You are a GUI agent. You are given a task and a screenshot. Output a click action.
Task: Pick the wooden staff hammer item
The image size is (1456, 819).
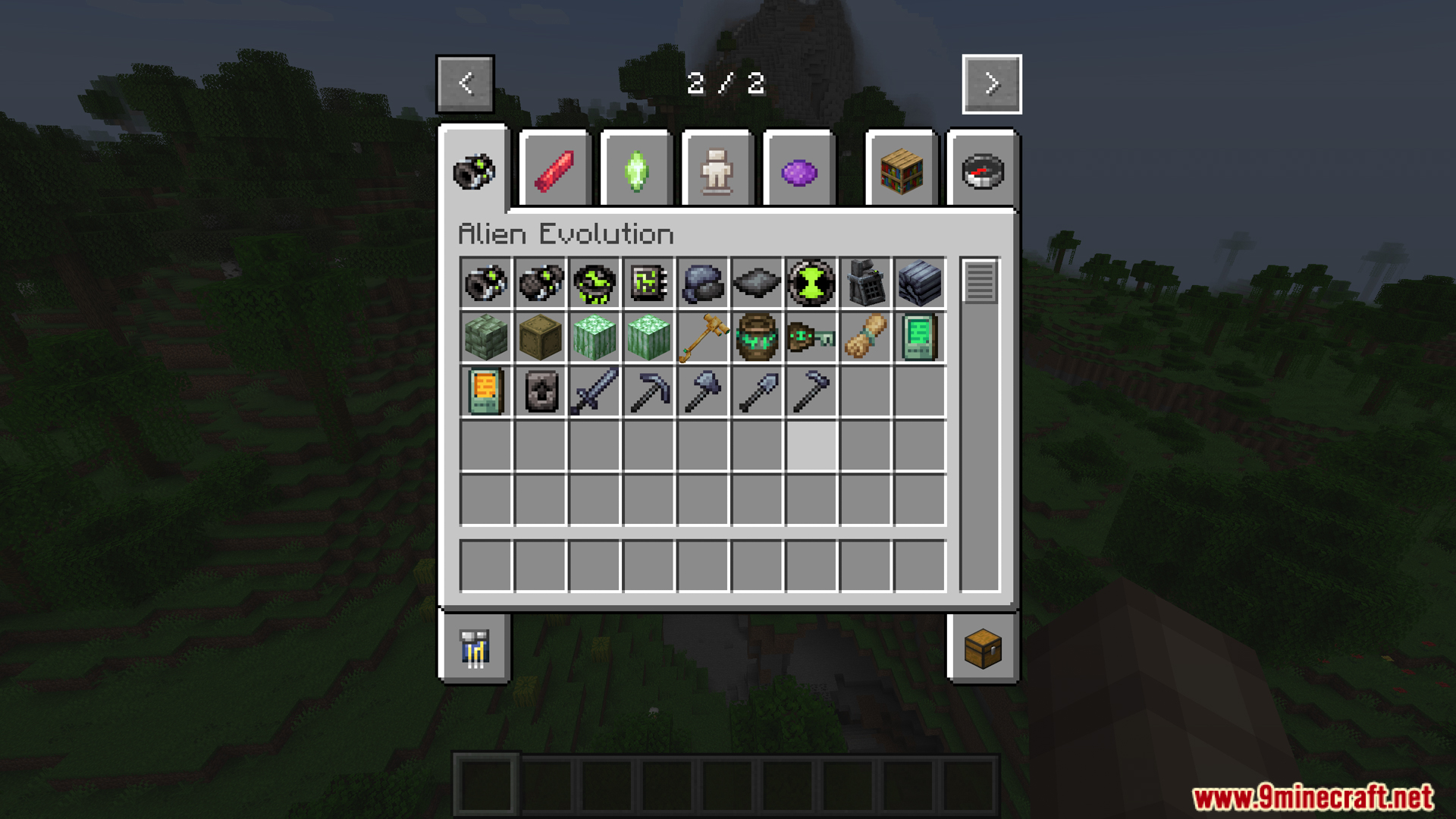coord(703,338)
